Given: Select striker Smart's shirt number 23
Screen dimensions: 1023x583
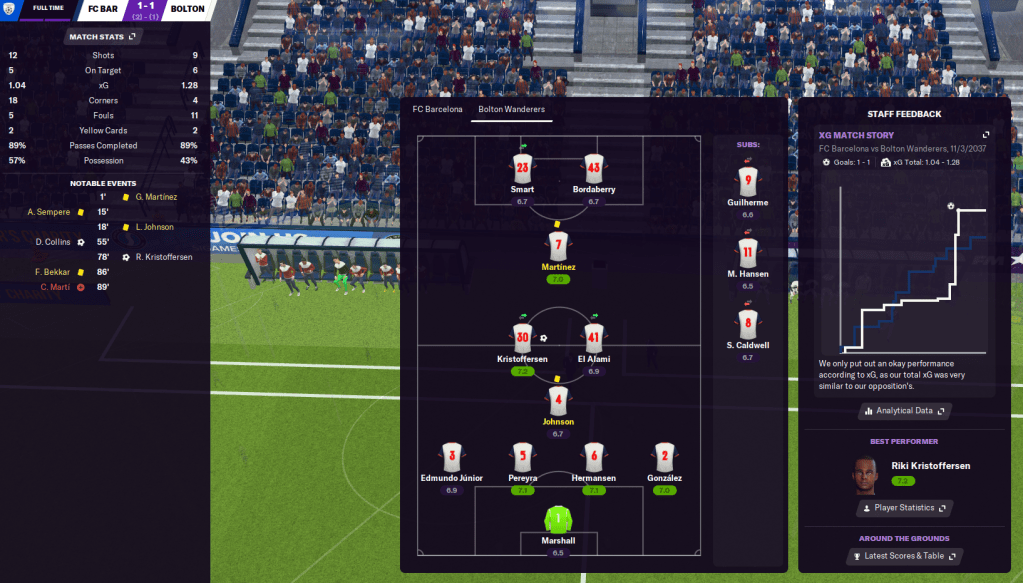Looking at the screenshot, I should [x=522, y=168].
